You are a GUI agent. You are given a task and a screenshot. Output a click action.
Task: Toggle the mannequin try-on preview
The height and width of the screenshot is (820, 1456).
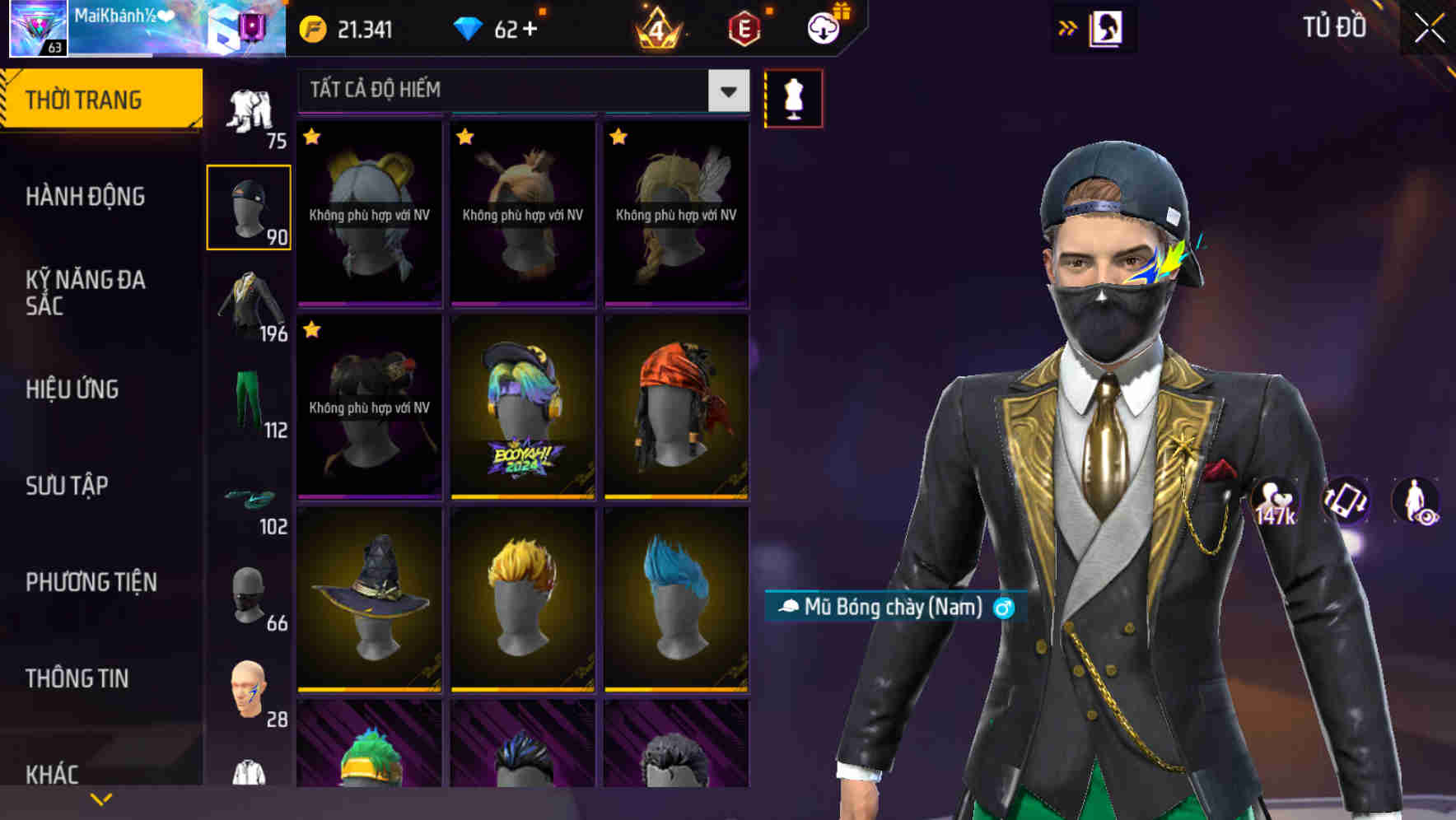793,98
